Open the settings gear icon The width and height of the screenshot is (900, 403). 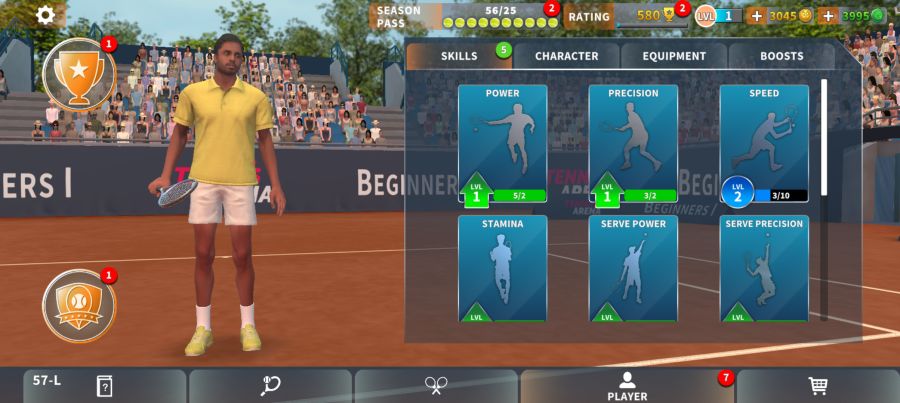pos(46,15)
